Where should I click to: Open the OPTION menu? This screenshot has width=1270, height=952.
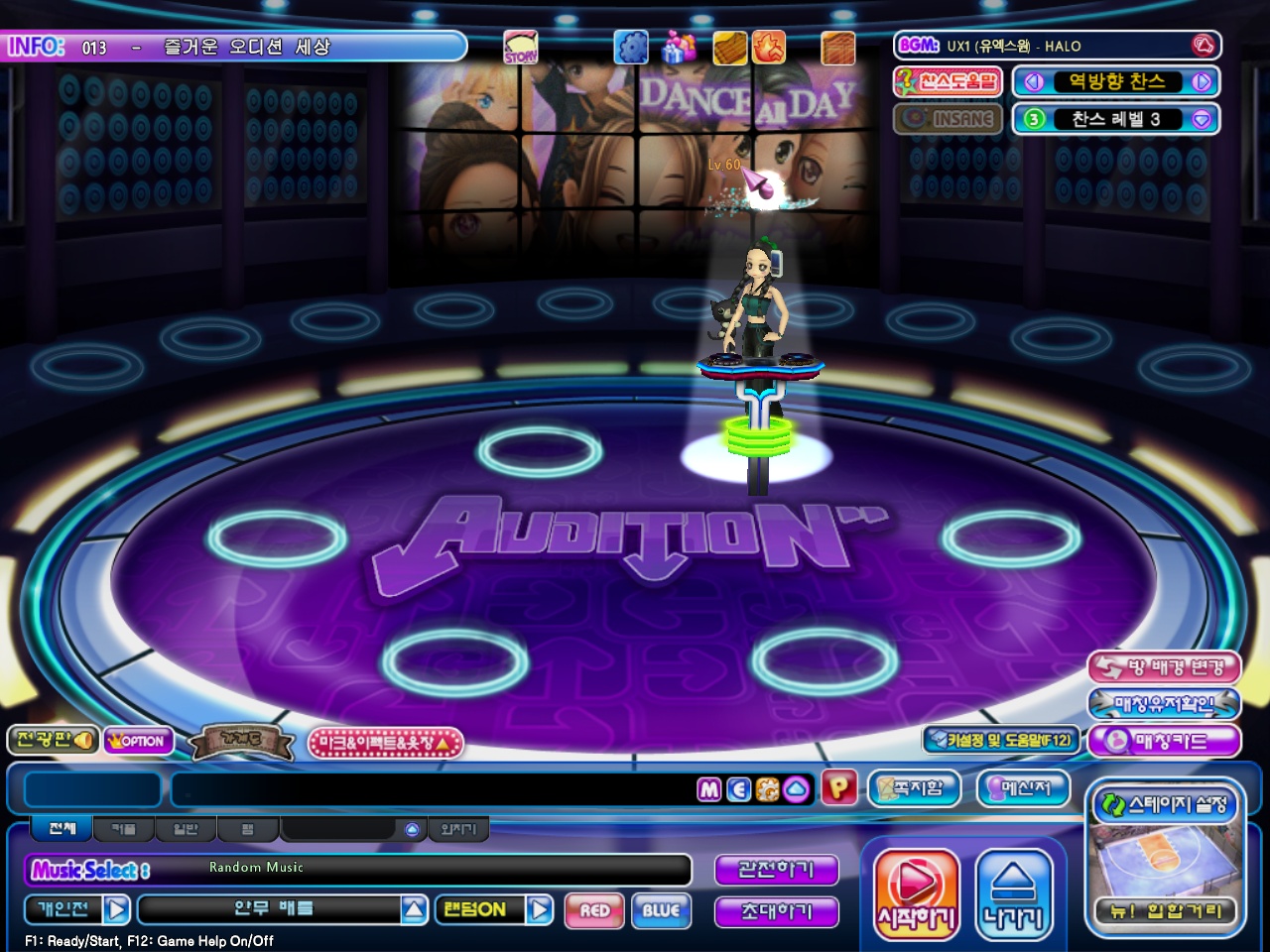pyautogui.click(x=138, y=741)
